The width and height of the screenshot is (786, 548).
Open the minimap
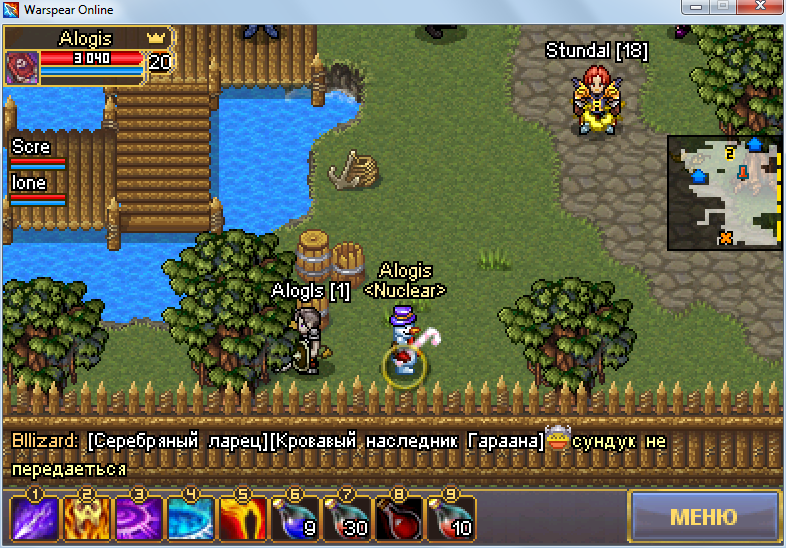tap(723, 192)
